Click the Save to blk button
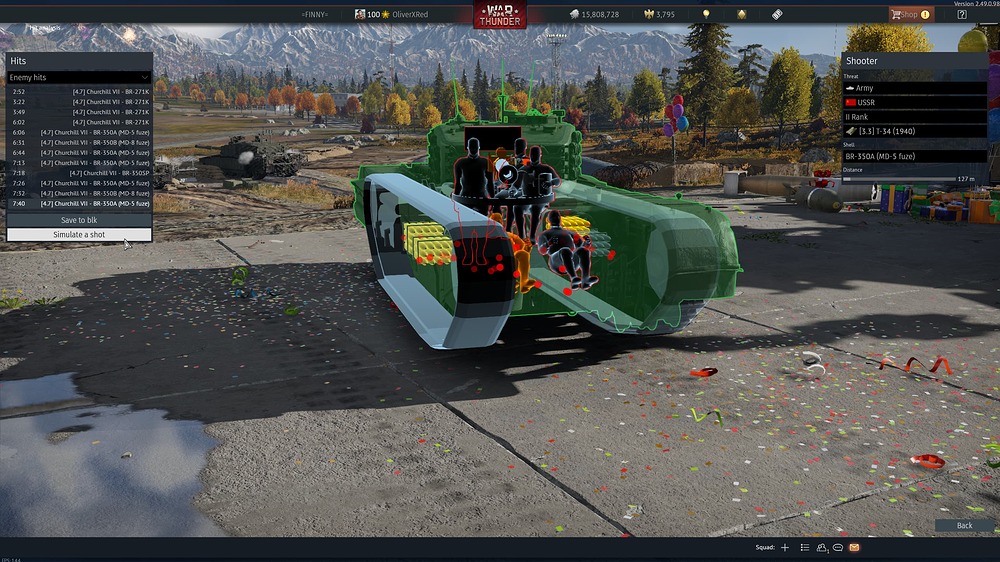The width and height of the screenshot is (1000, 562). tap(79, 220)
